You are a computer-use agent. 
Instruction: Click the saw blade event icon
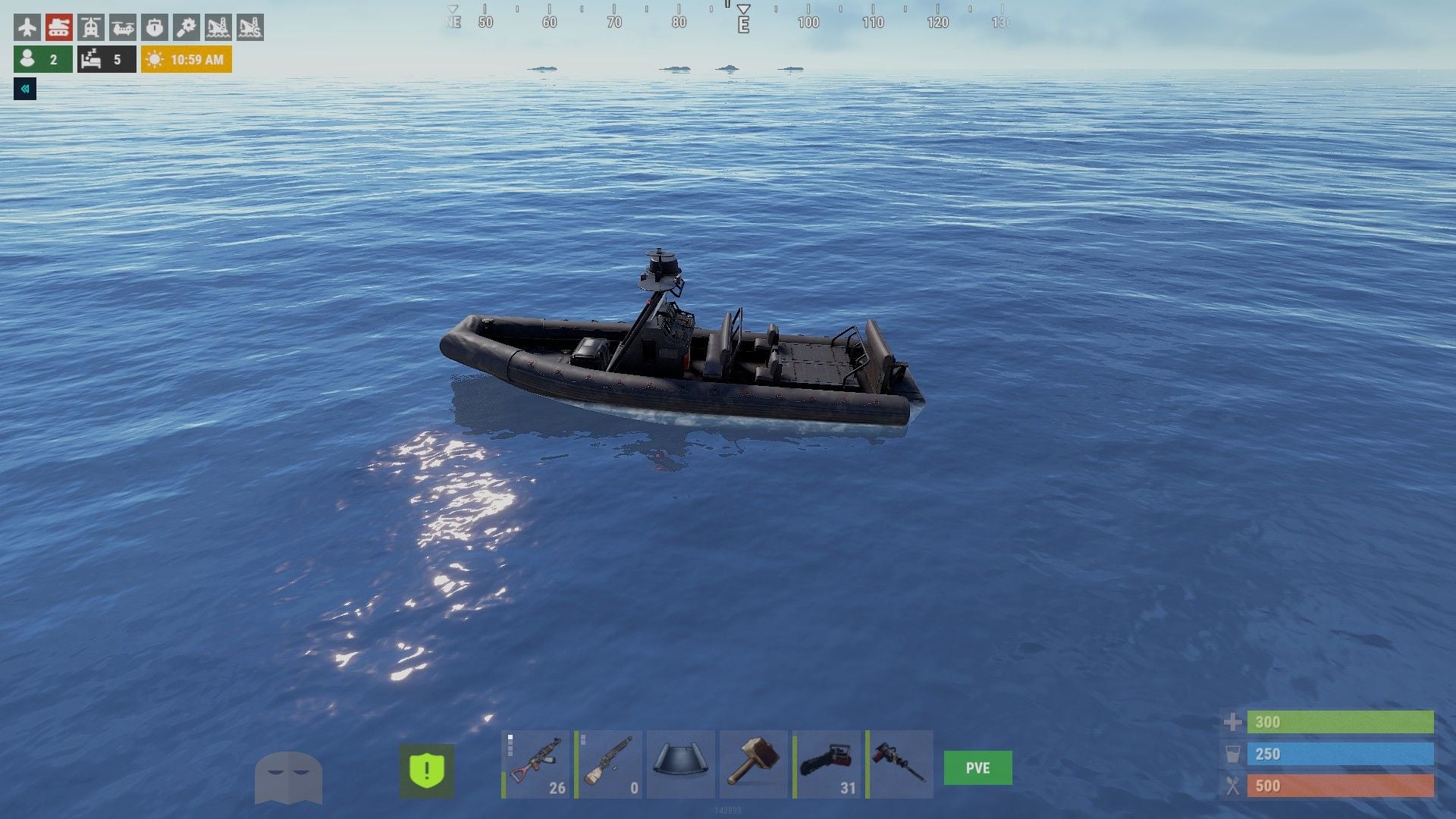[x=186, y=27]
